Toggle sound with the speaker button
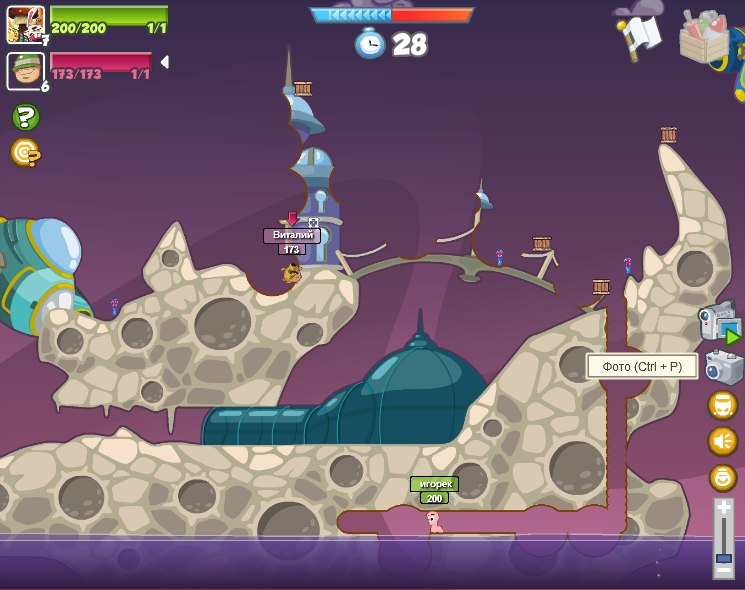The width and height of the screenshot is (745, 590). (x=722, y=441)
